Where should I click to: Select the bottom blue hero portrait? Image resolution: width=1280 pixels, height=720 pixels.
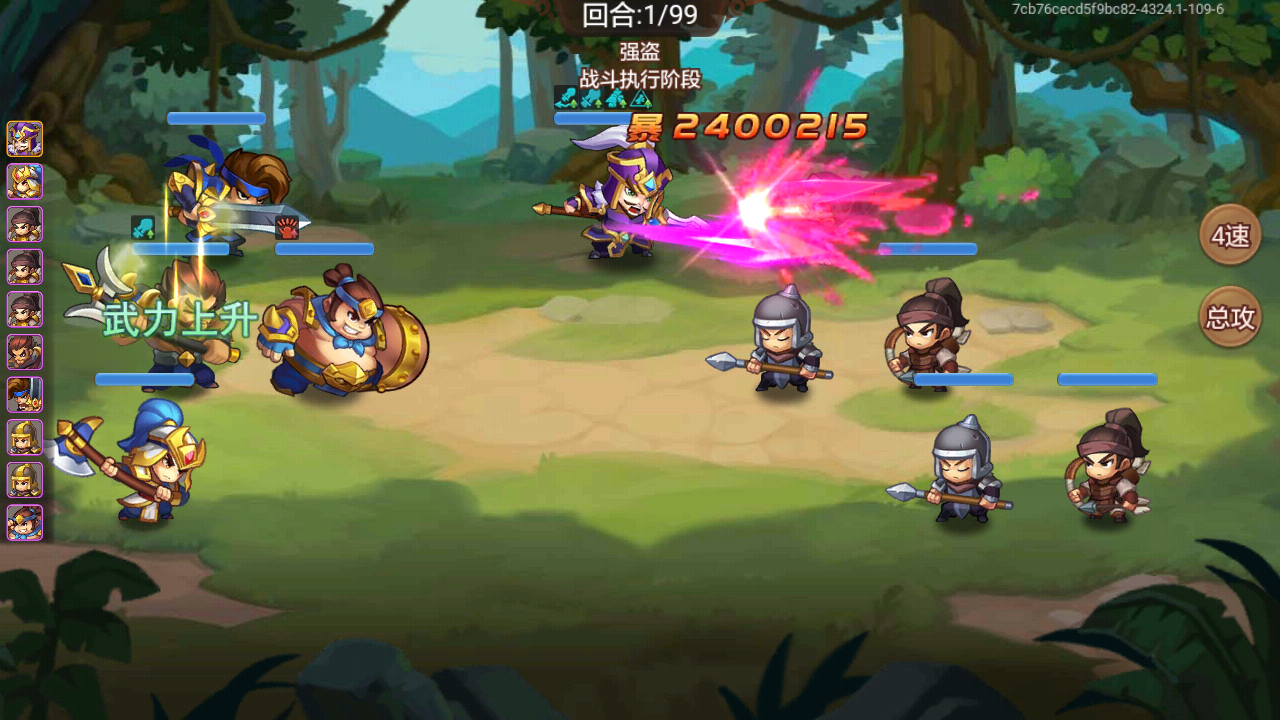(24, 522)
